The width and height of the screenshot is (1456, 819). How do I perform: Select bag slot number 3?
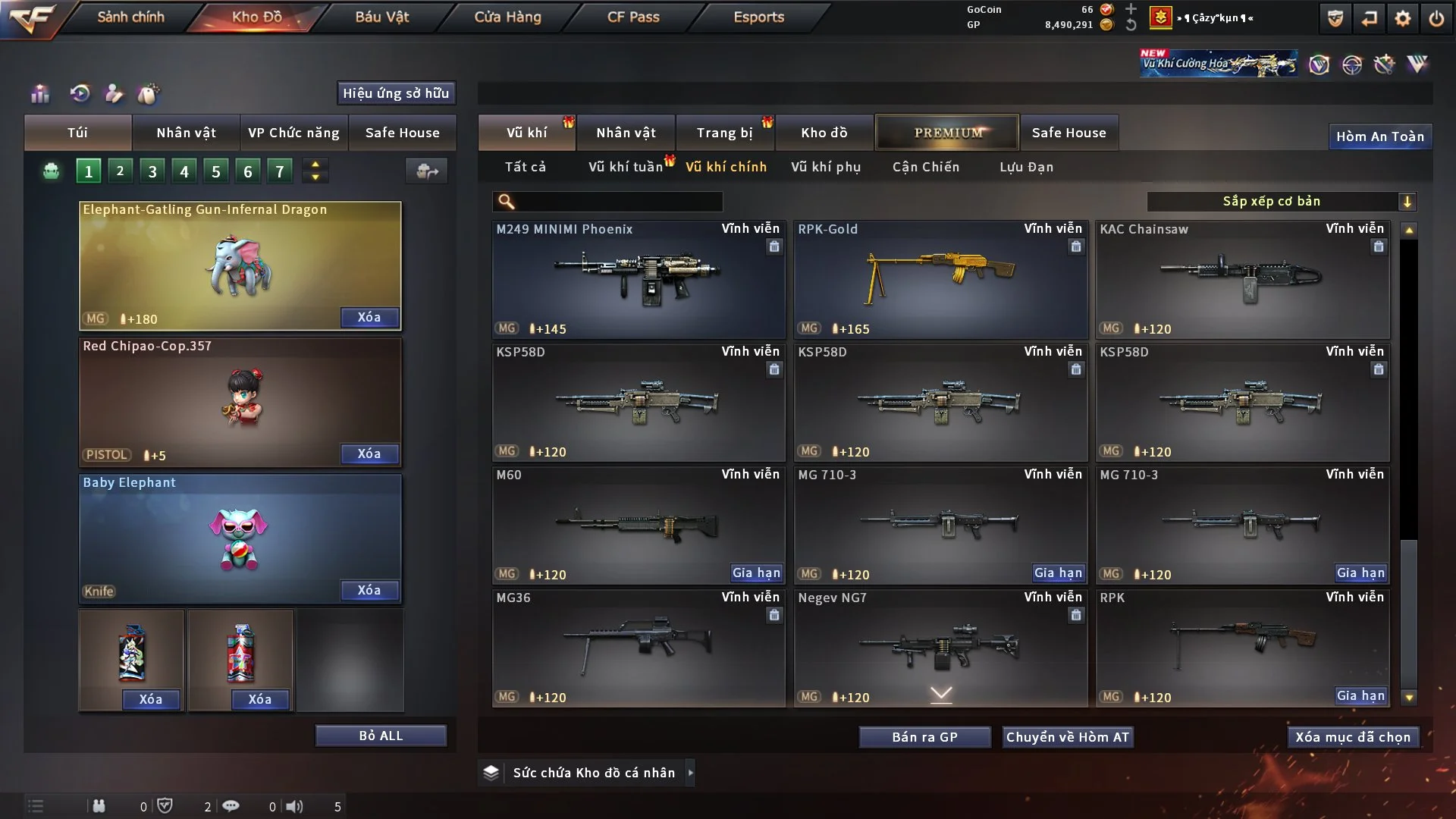pyautogui.click(x=152, y=171)
